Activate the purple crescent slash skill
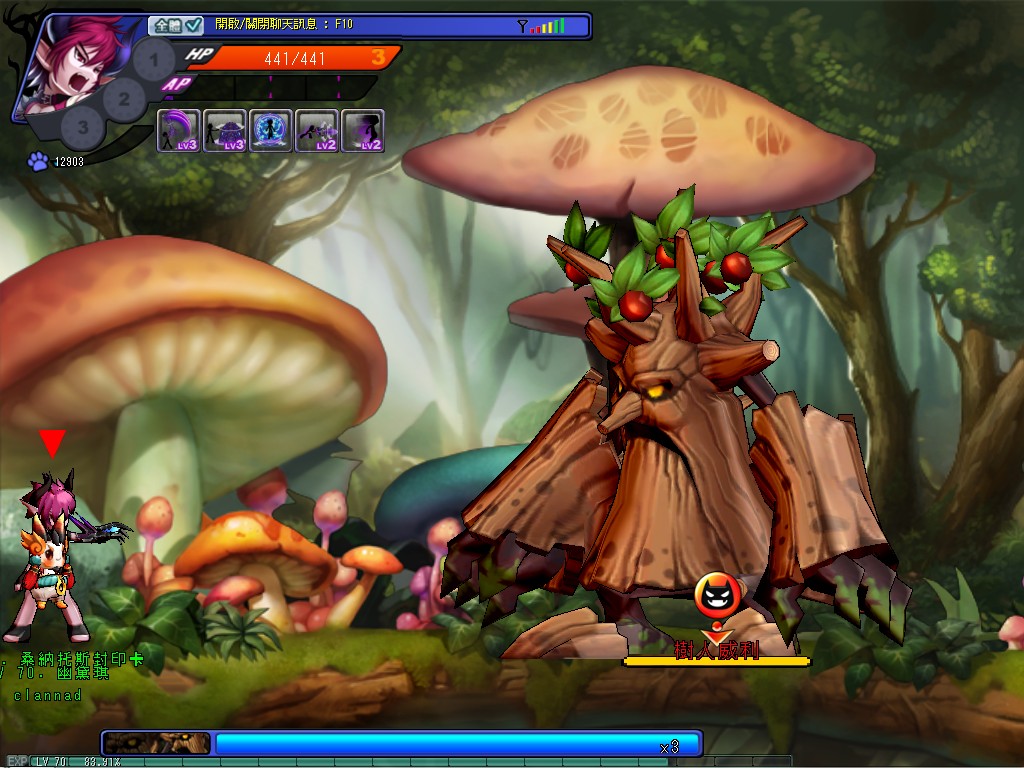Viewport: 1024px width, 768px height. point(178,131)
